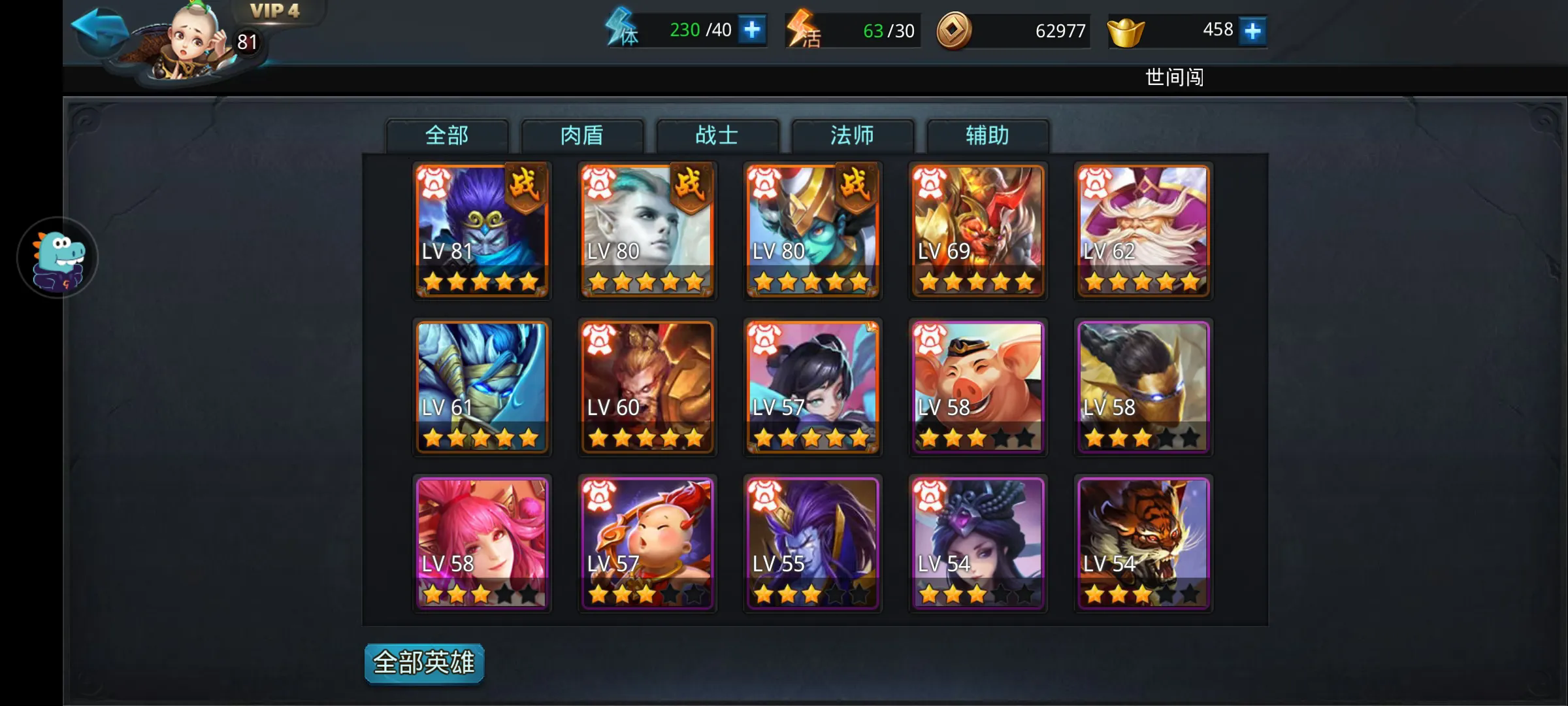Show the 战士 warrior heroes tab
1568x706 pixels.
(x=717, y=135)
